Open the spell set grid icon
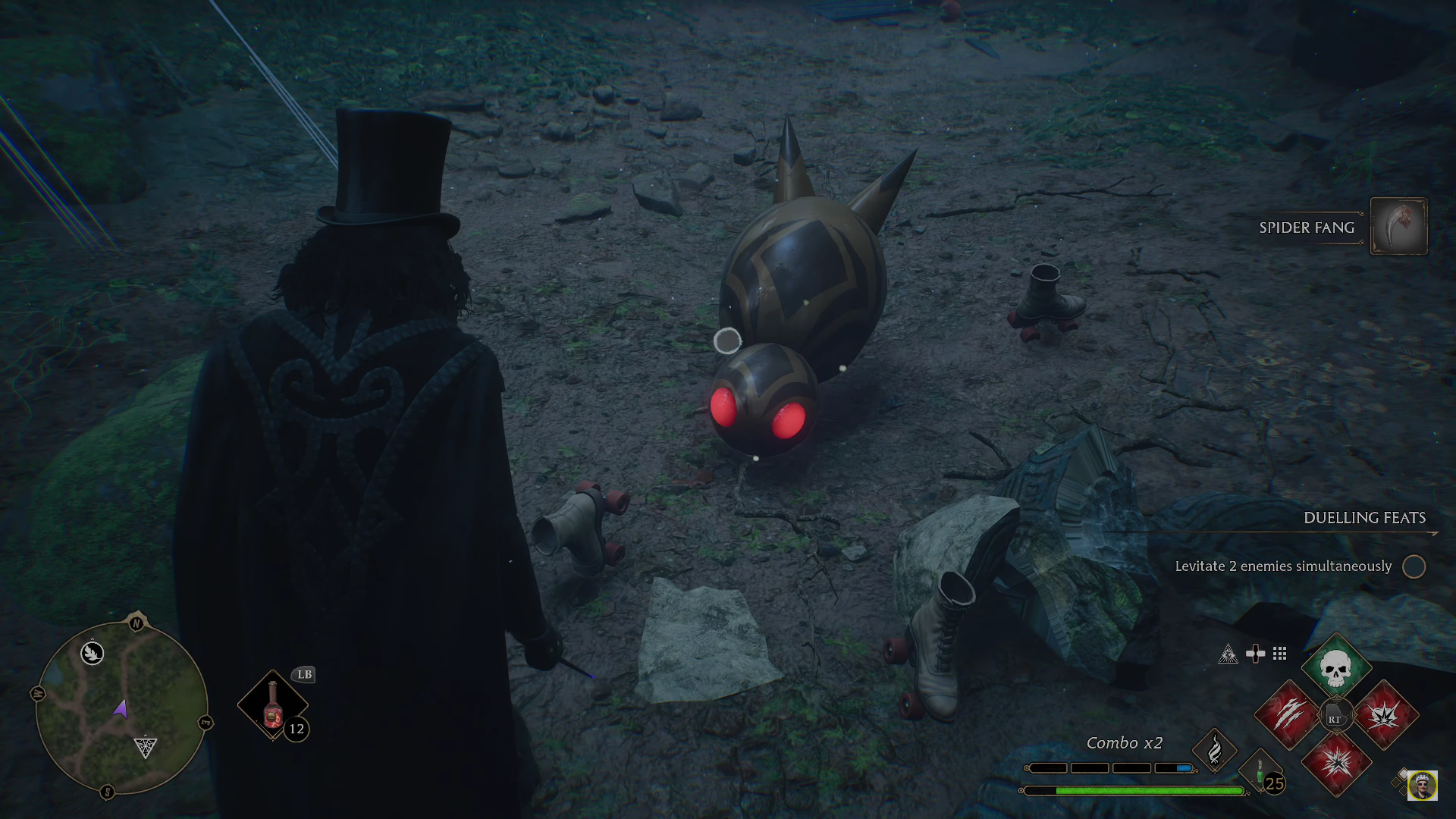1456x819 pixels. point(1280,654)
